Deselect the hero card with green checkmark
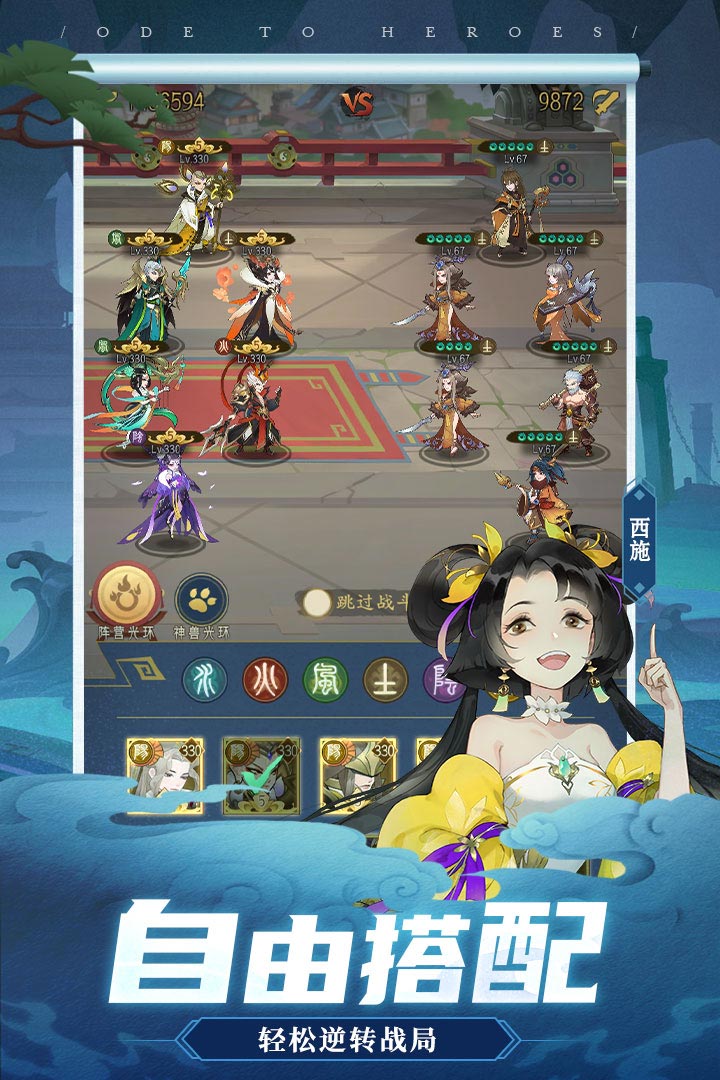720x1080 pixels. coord(261,775)
